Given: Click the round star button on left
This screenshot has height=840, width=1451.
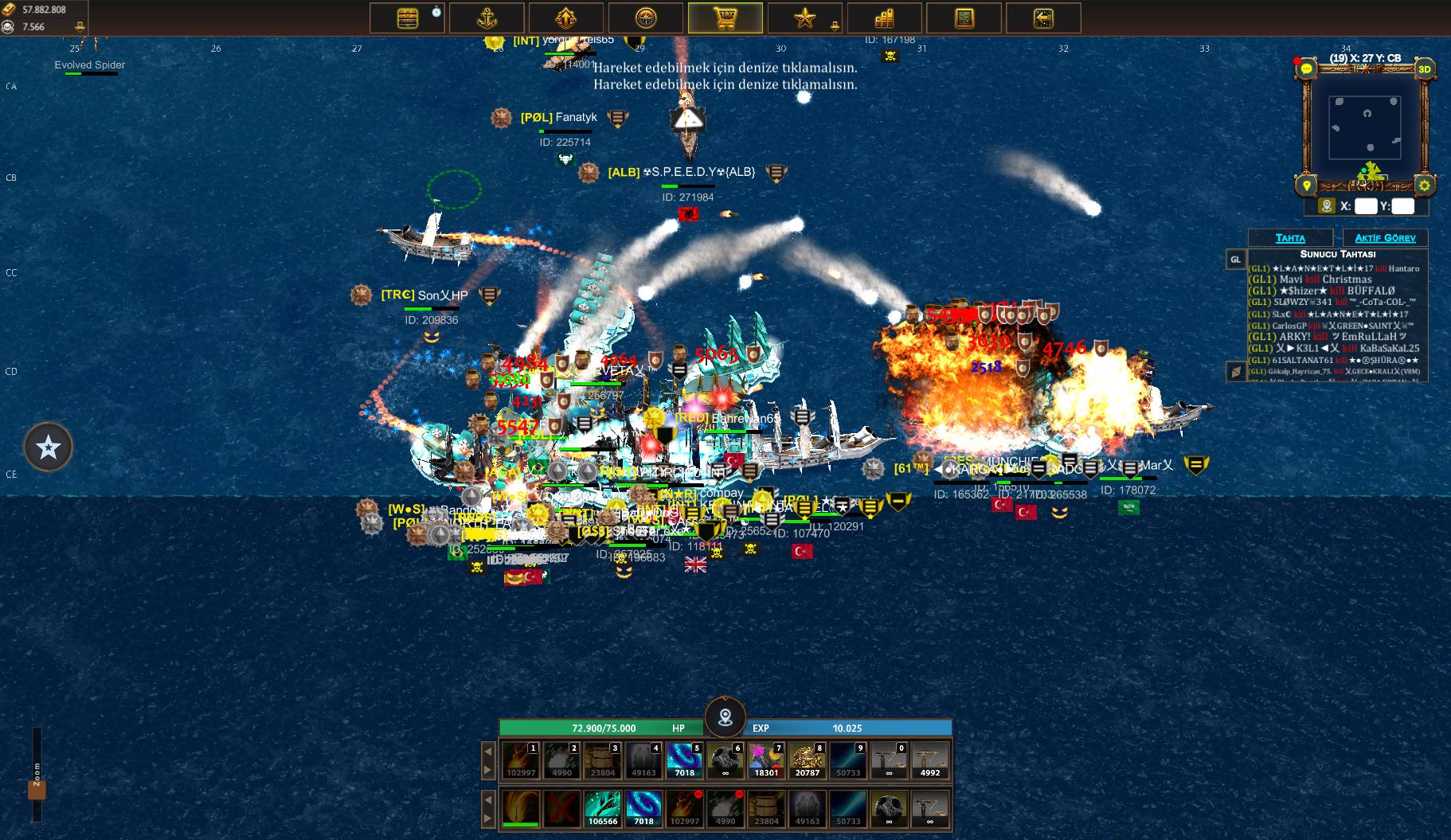Looking at the screenshot, I should [x=49, y=447].
